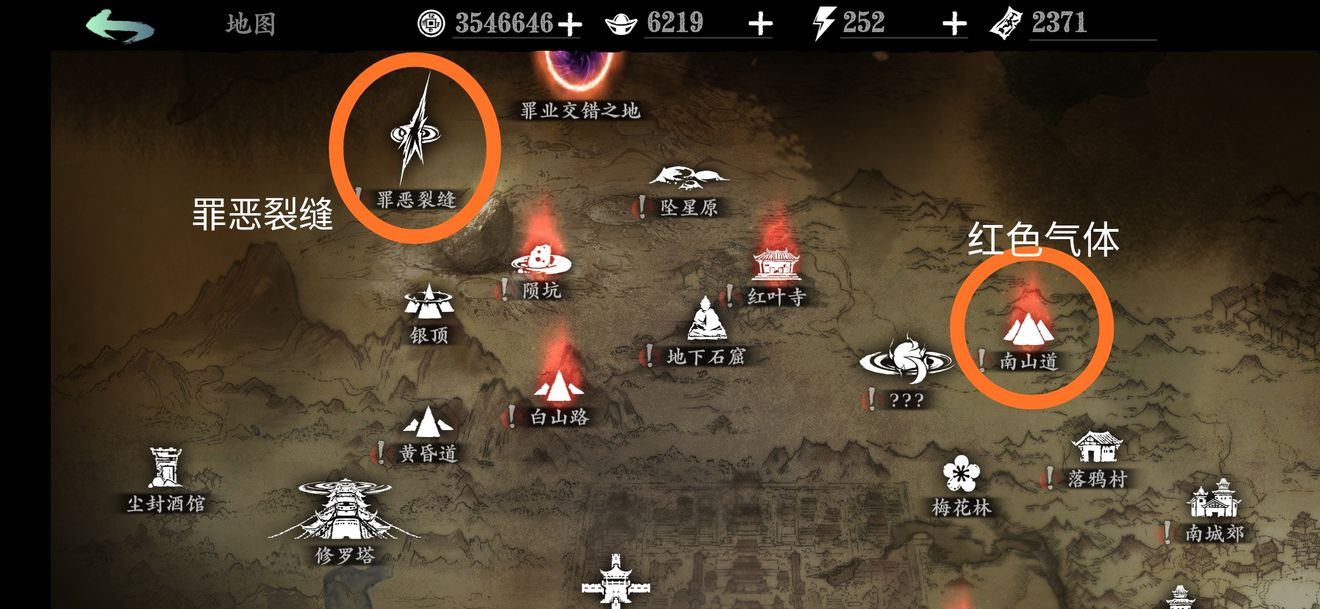The height and width of the screenshot is (609, 1320).
Task: Enter the 尘封酒馆 tavern location
Action: tap(165, 468)
